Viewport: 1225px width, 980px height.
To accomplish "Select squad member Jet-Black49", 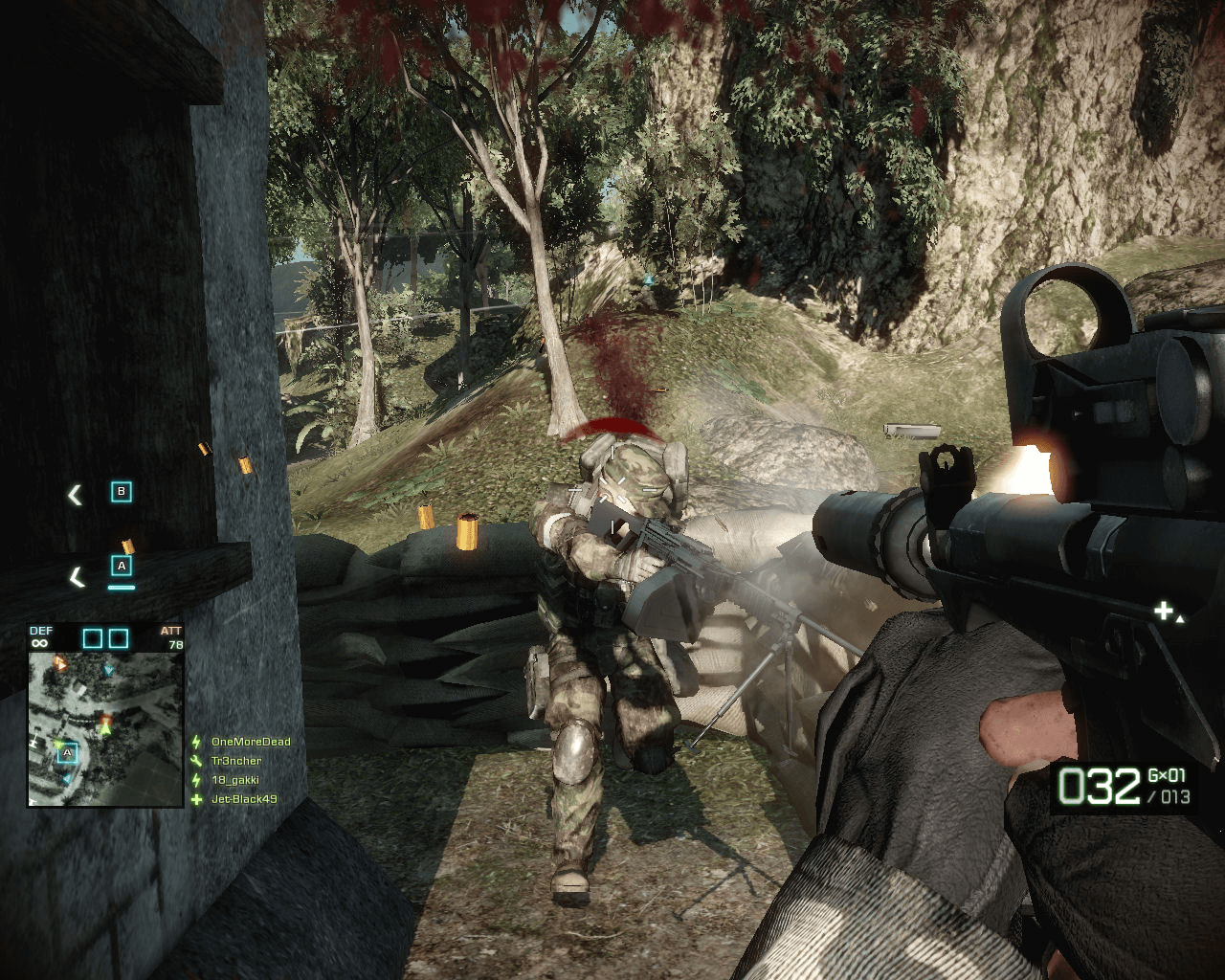I will (x=243, y=799).
